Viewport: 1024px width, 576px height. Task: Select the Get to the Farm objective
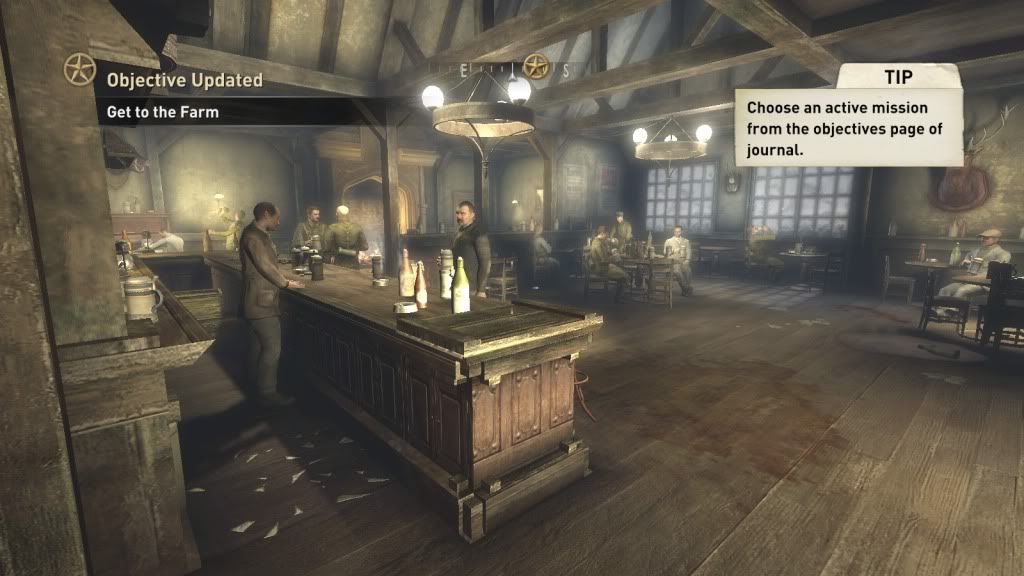pyautogui.click(x=163, y=112)
